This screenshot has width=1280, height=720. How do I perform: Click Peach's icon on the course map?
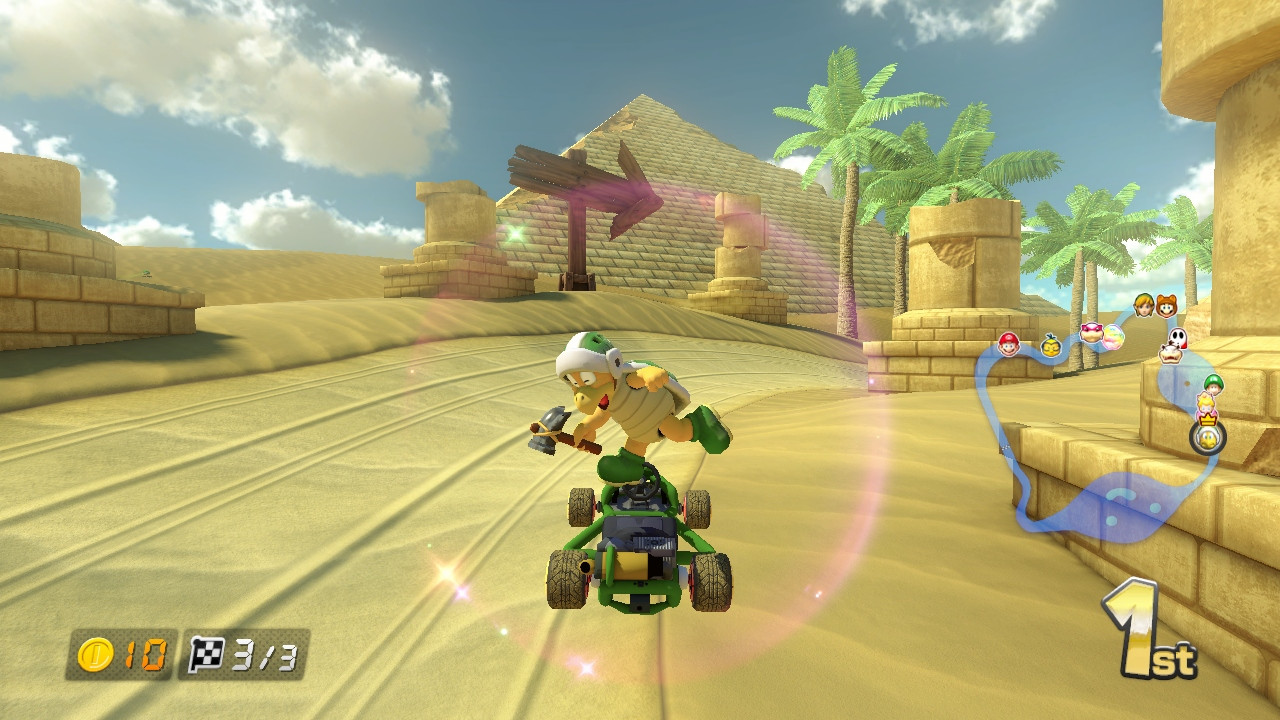(x=1206, y=406)
